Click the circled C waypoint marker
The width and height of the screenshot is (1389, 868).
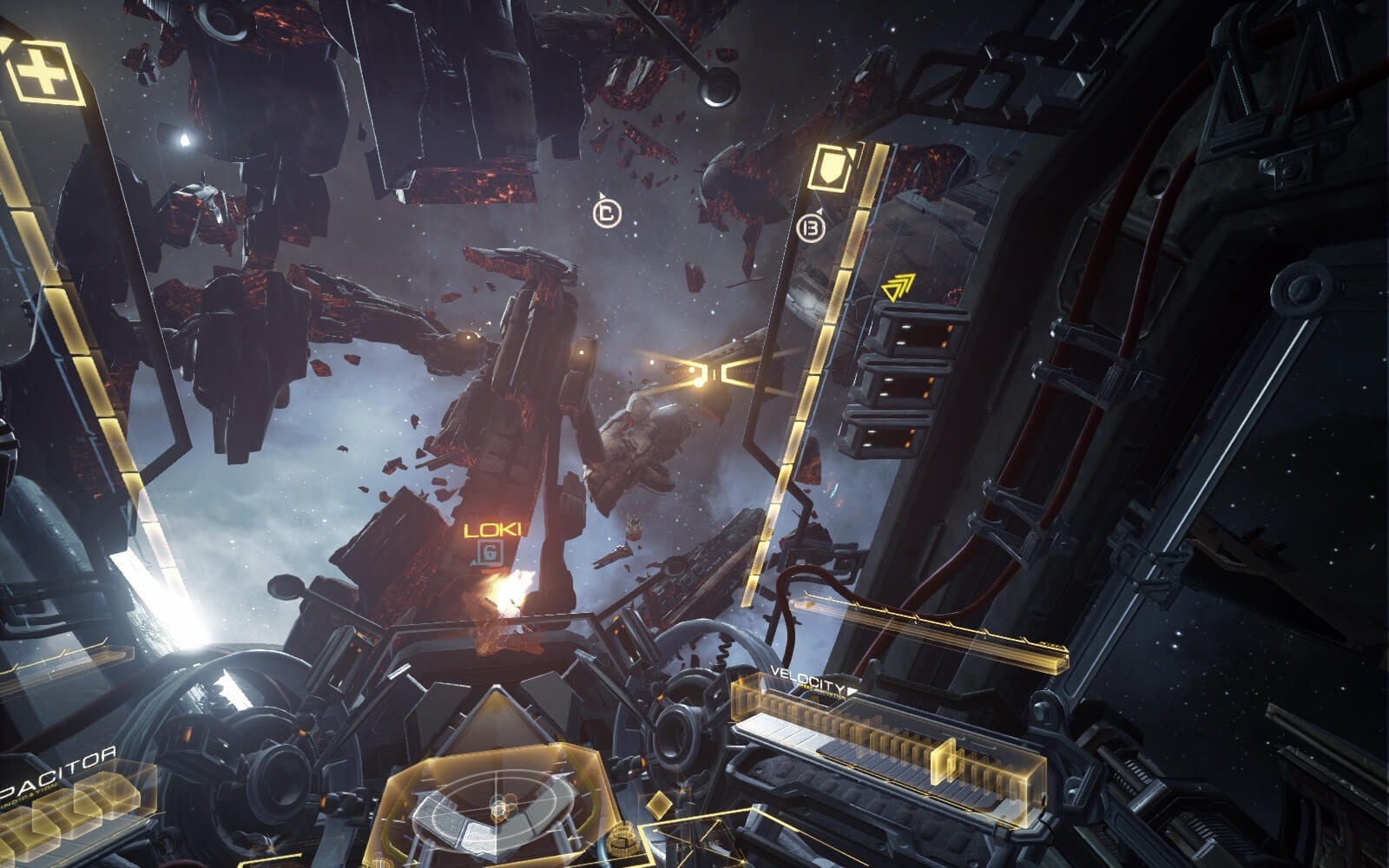point(608,215)
